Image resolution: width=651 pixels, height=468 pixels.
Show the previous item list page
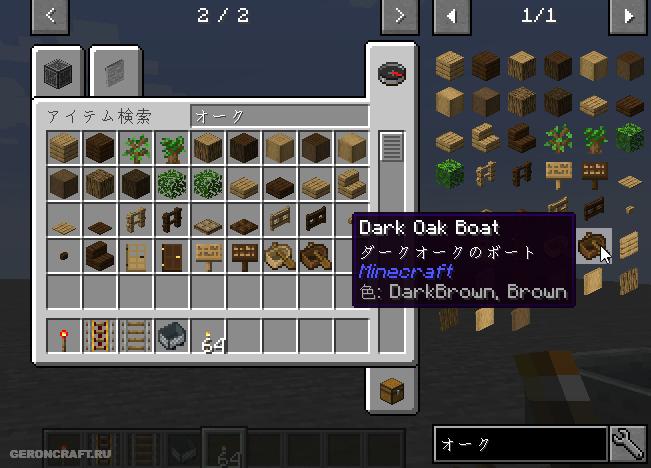coord(452,15)
